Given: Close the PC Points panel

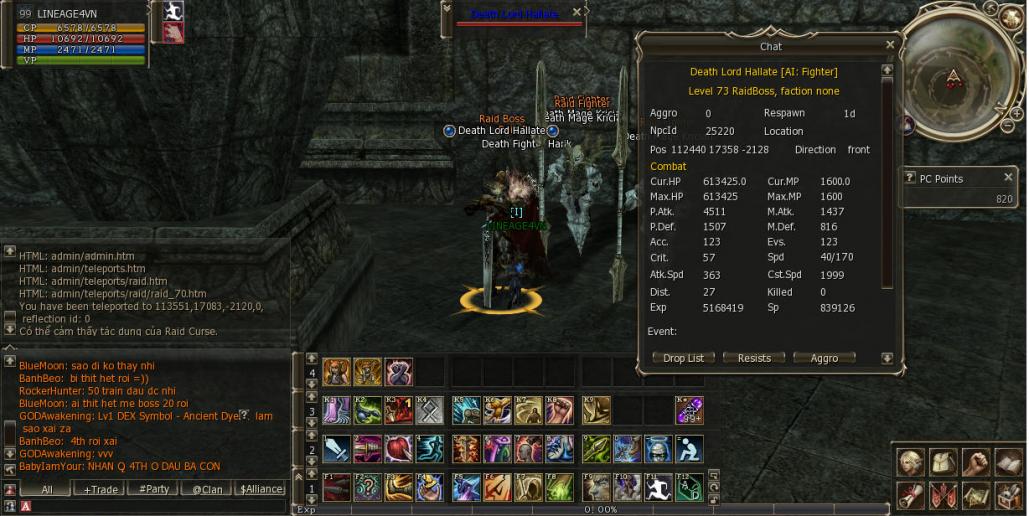Looking at the screenshot, I should 1008,177.
